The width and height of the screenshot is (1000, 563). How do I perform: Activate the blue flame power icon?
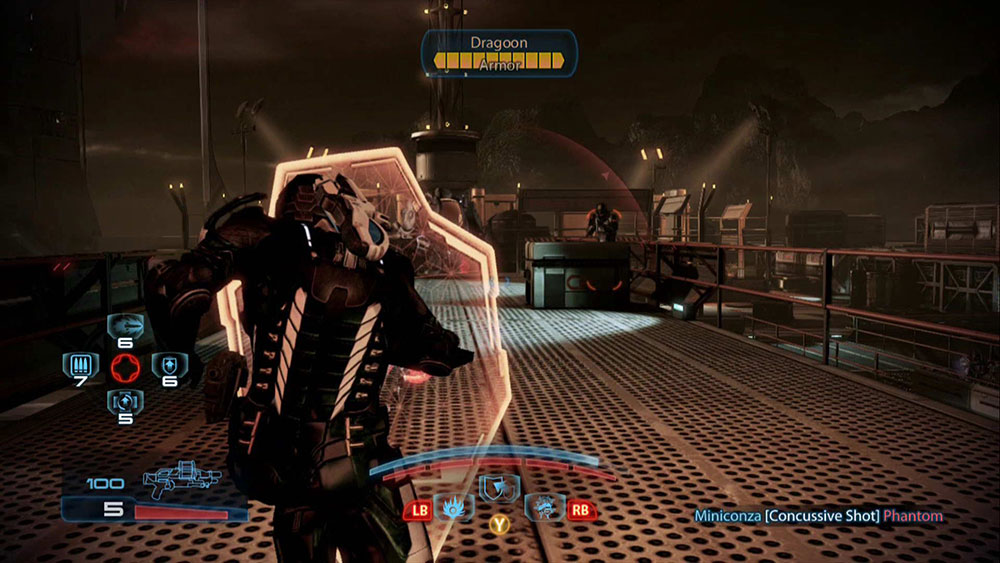click(455, 508)
